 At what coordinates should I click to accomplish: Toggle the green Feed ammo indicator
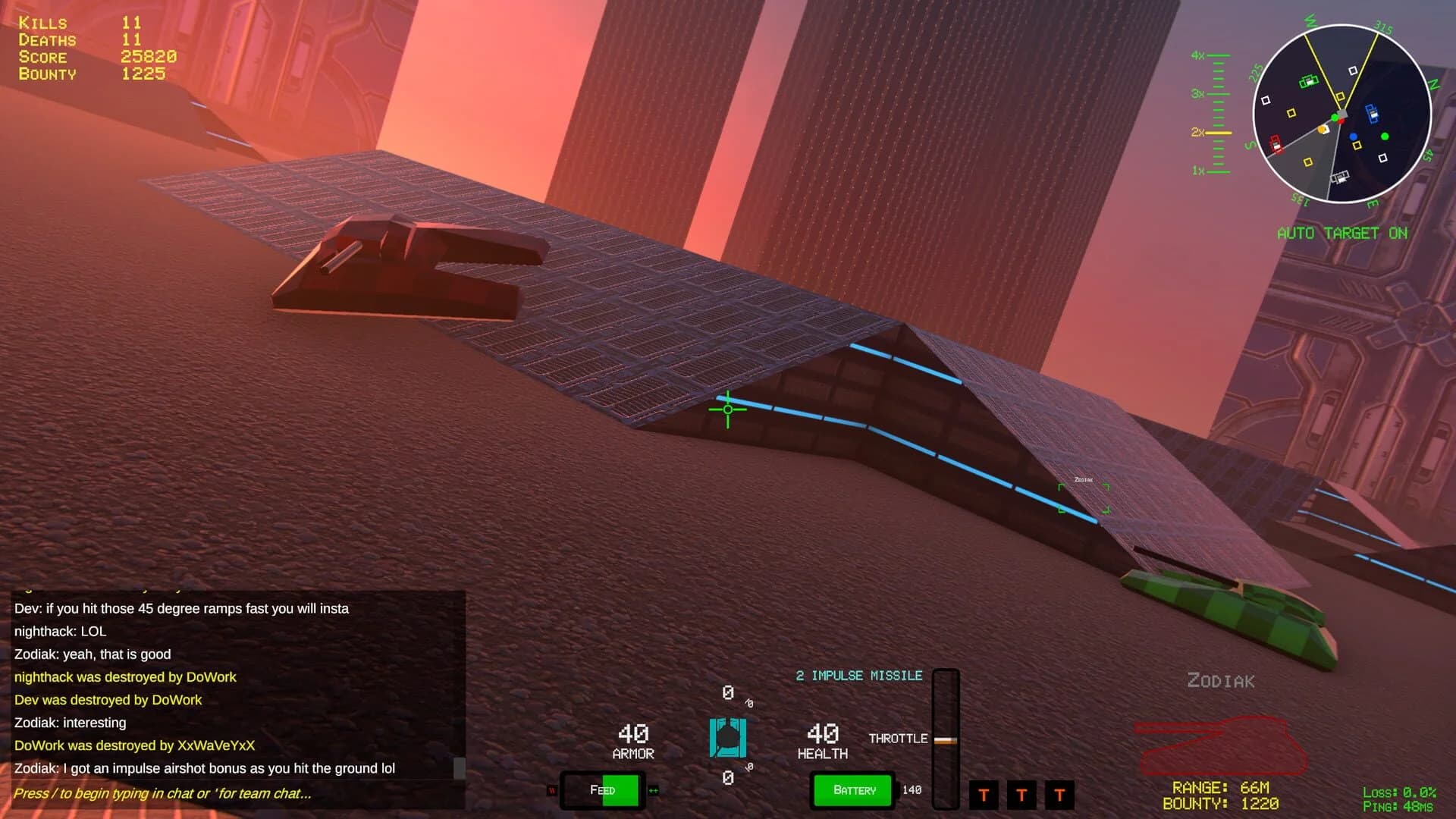click(603, 790)
